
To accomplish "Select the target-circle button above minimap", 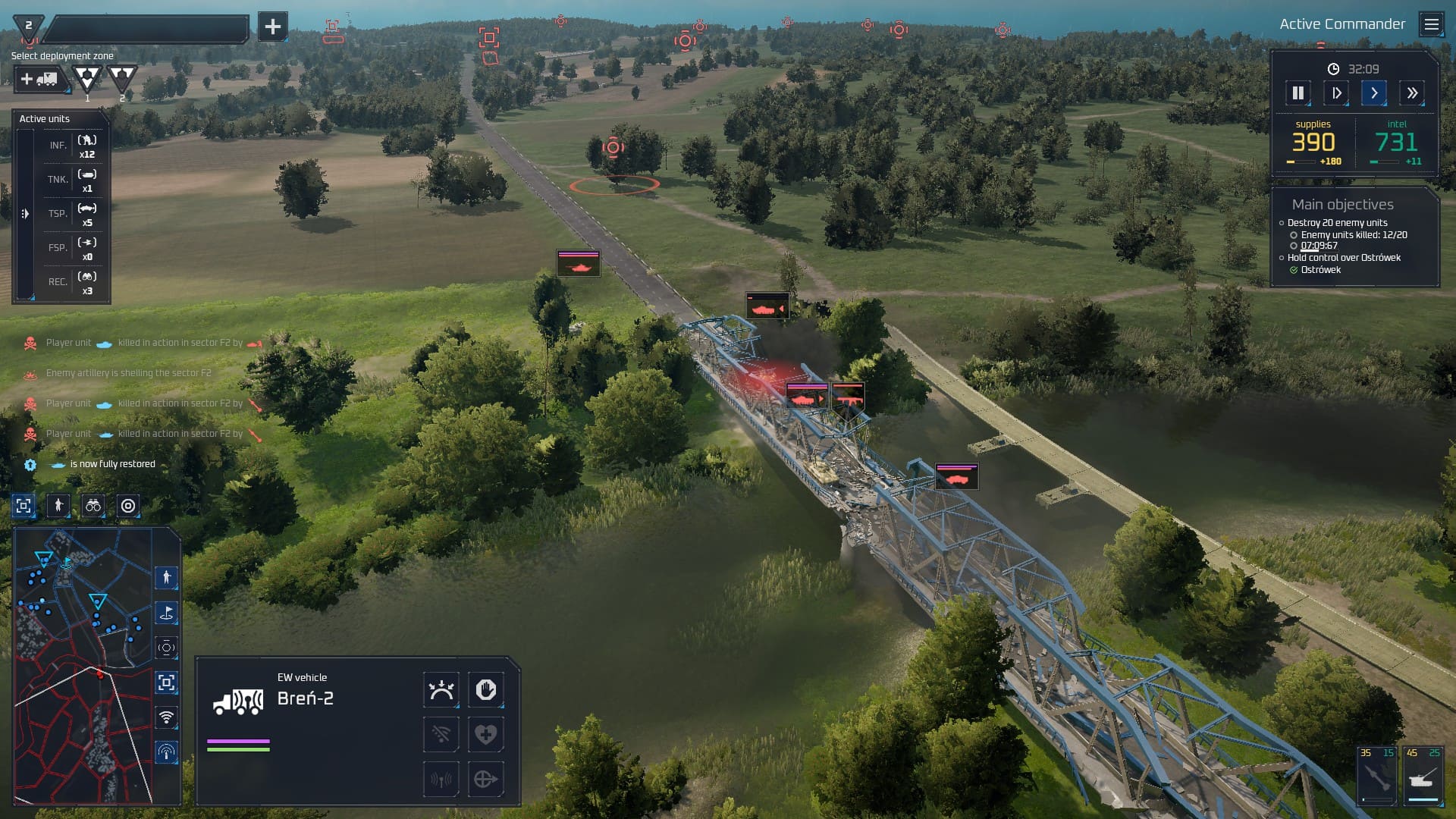I will pos(128,506).
